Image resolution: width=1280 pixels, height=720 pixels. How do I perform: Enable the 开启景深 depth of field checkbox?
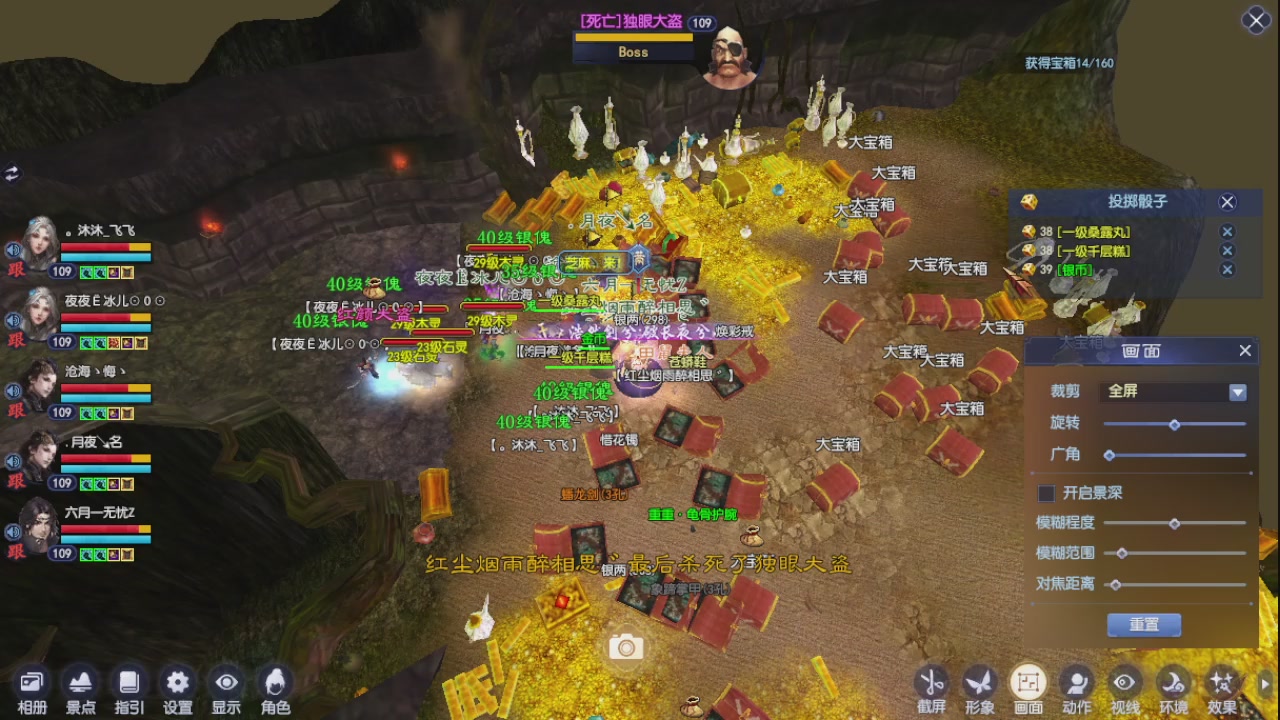tap(1046, 492)
